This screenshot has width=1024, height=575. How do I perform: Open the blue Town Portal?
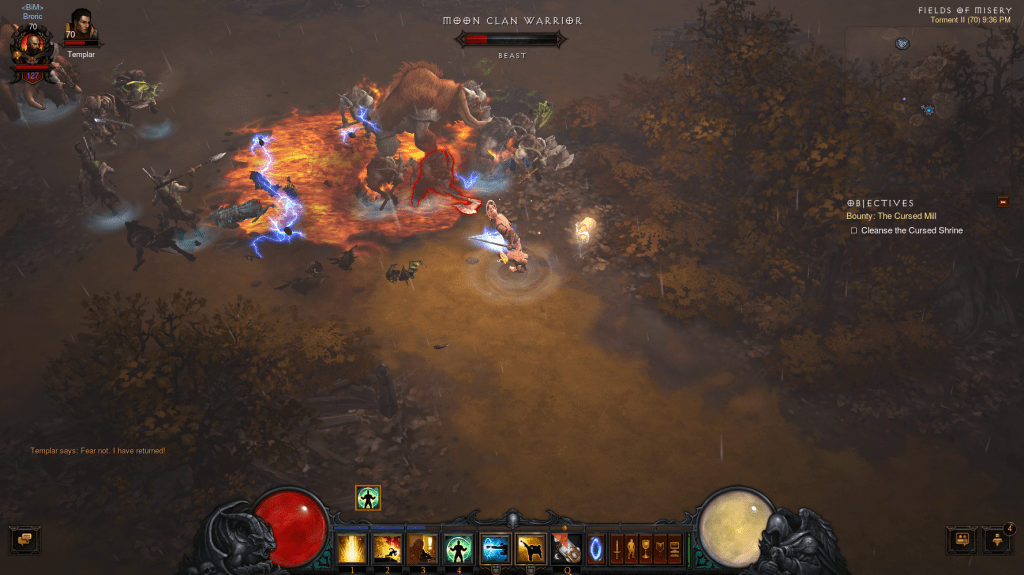pyautogui.click(x=596, y=549)
